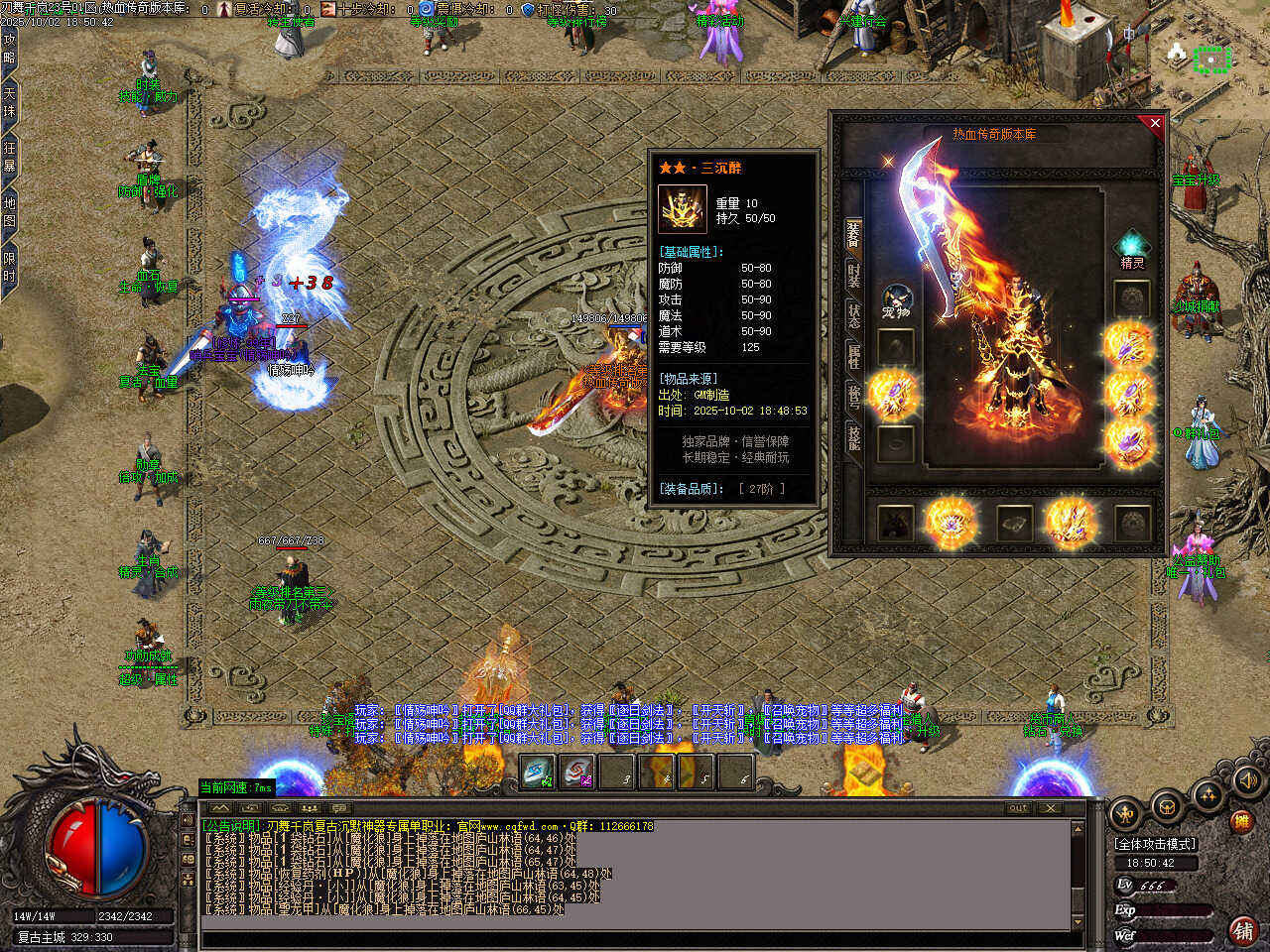
Task: Click the 精灵 spirit gem icon
Action: (x=1131, y=248)
